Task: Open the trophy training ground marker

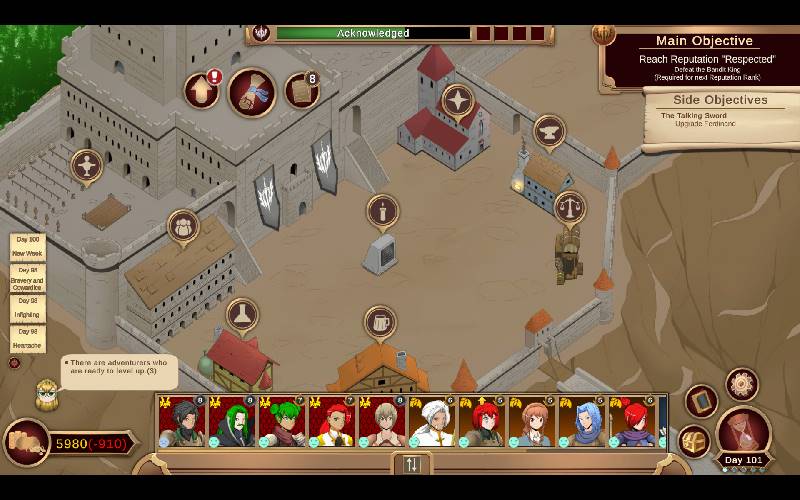Action: [x=87, y=166]
